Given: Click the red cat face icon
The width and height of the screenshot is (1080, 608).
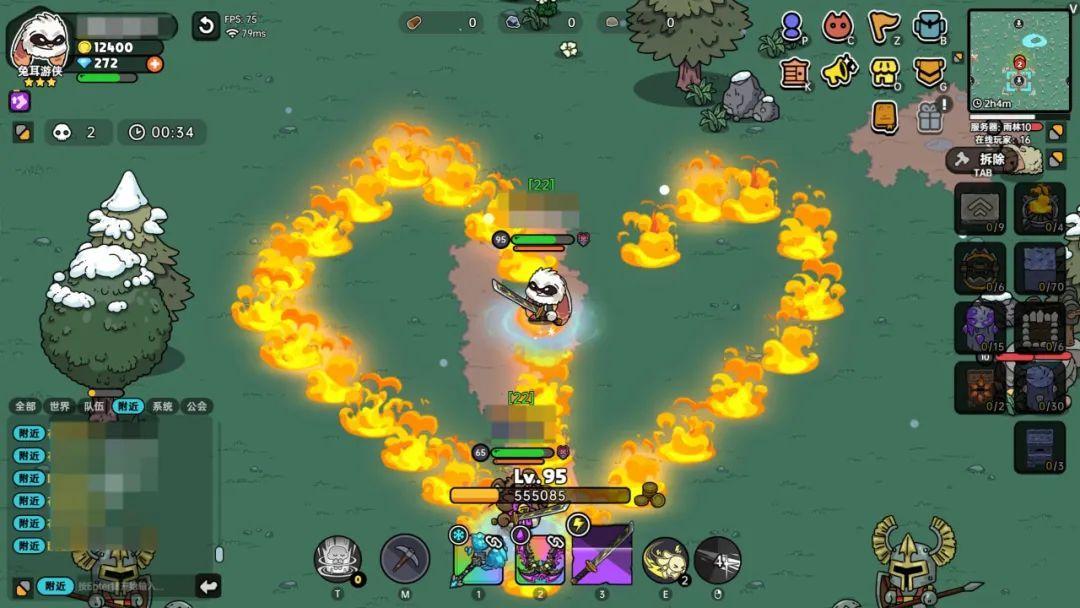Looking at the screenshot, I should (x=838, y=27).
